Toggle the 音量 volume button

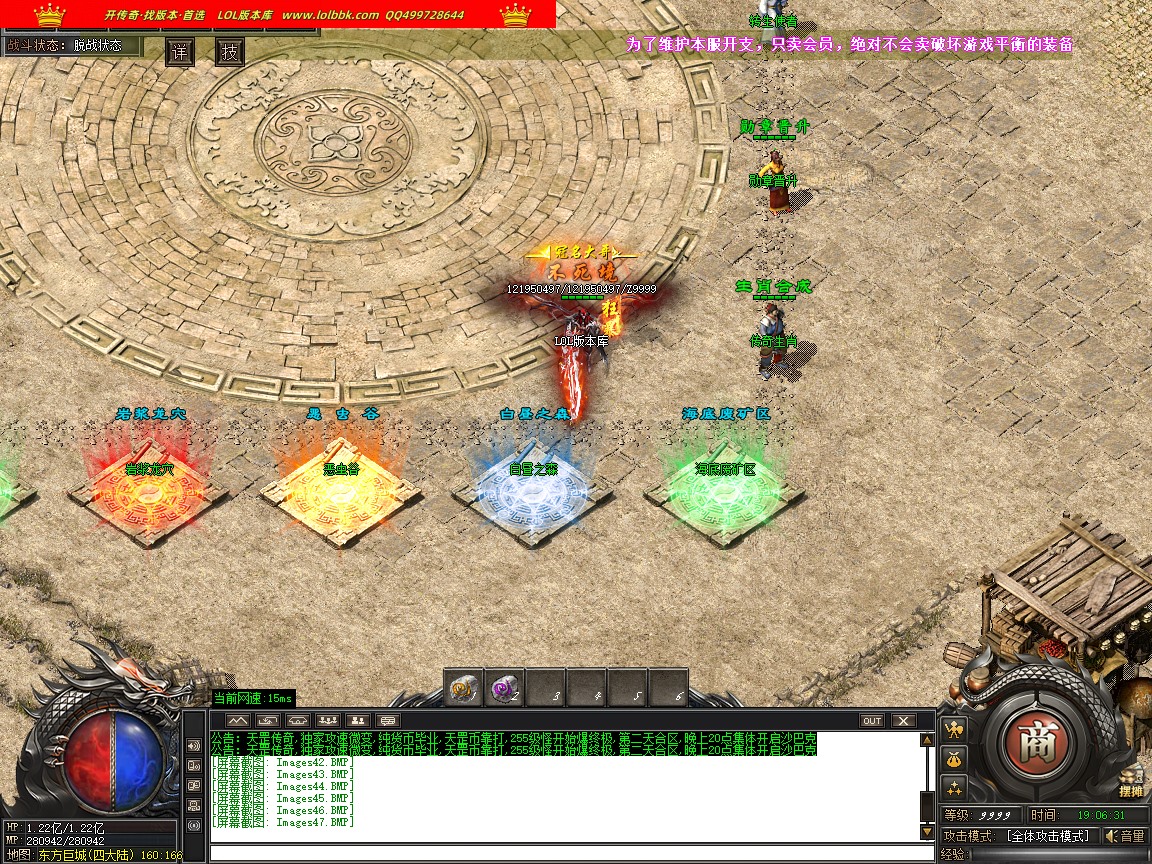1125,836
